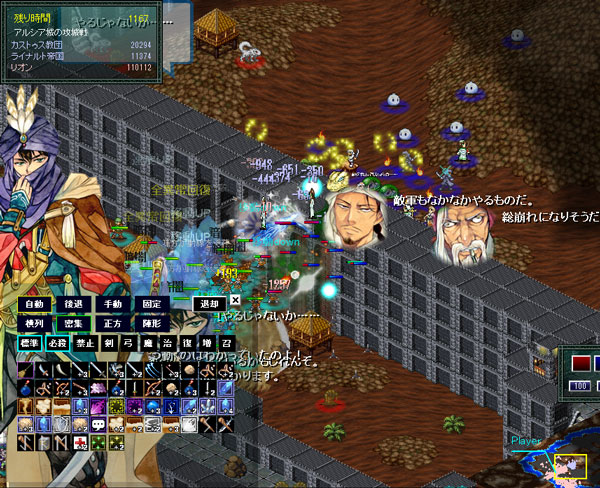Click the 100 value button
Image resolution: width=600 pixels, height=488 pixels.
580,386
